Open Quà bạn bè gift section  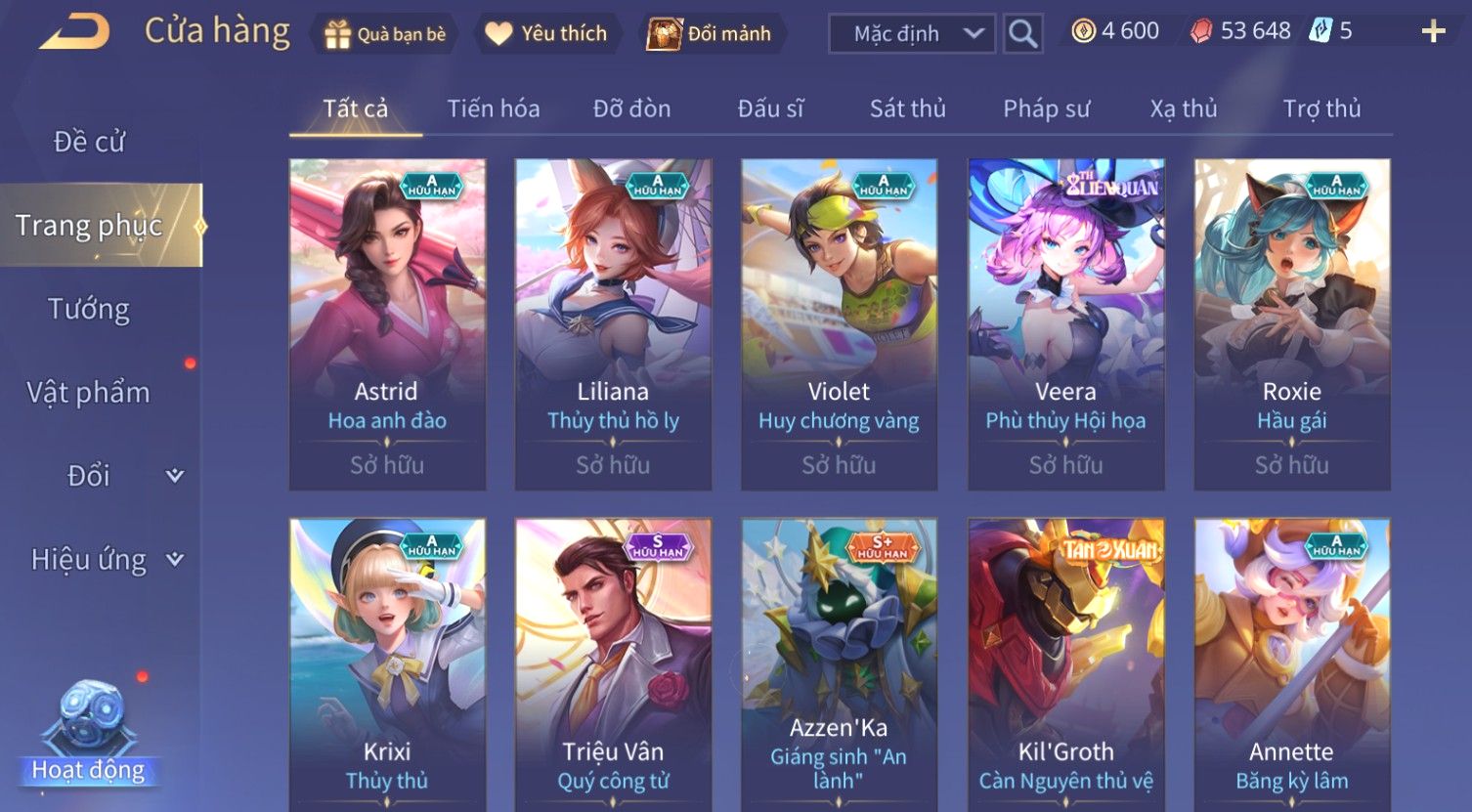384,34
